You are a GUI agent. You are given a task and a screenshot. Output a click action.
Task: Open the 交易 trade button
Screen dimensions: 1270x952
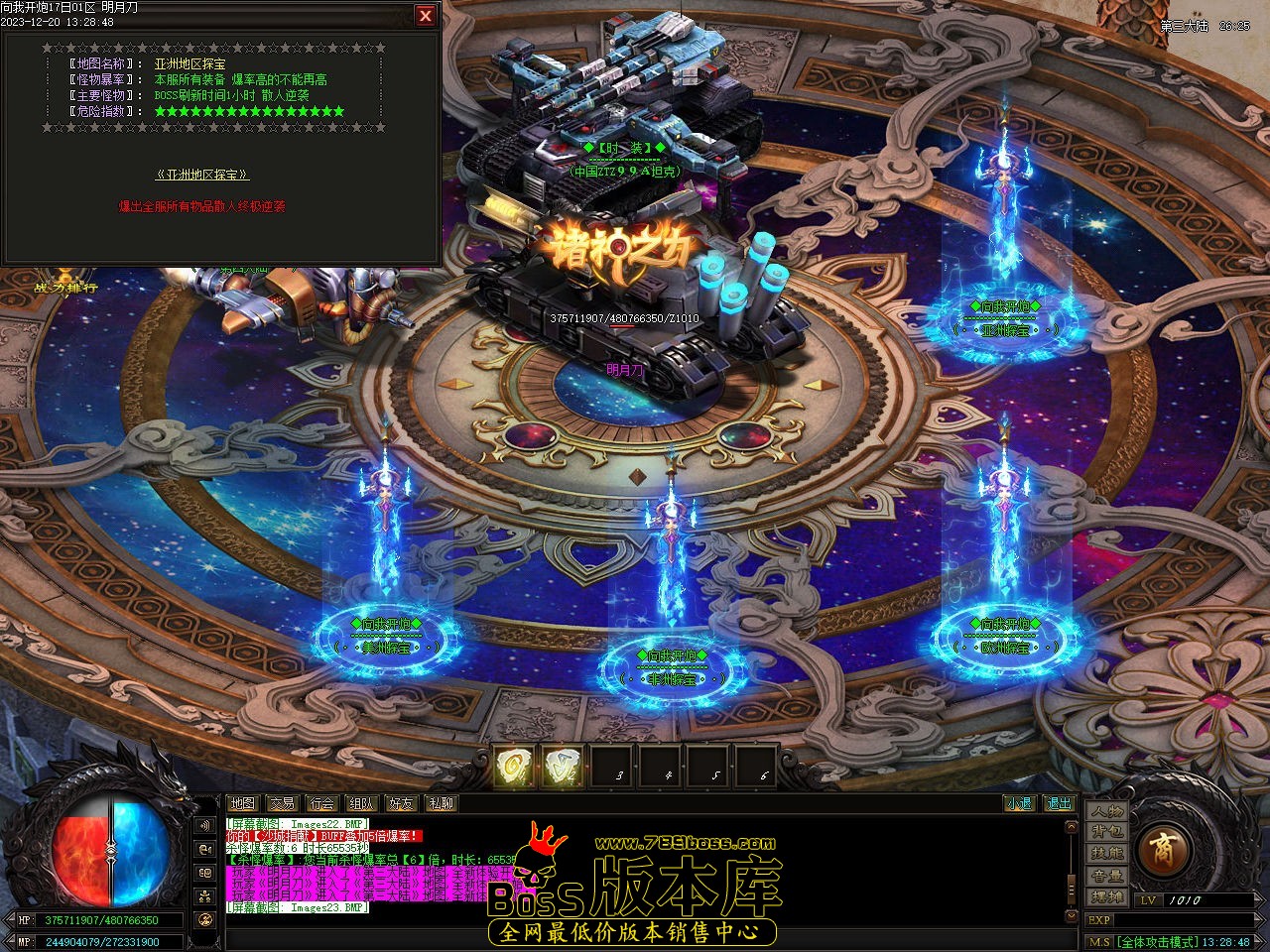point(282,803)
